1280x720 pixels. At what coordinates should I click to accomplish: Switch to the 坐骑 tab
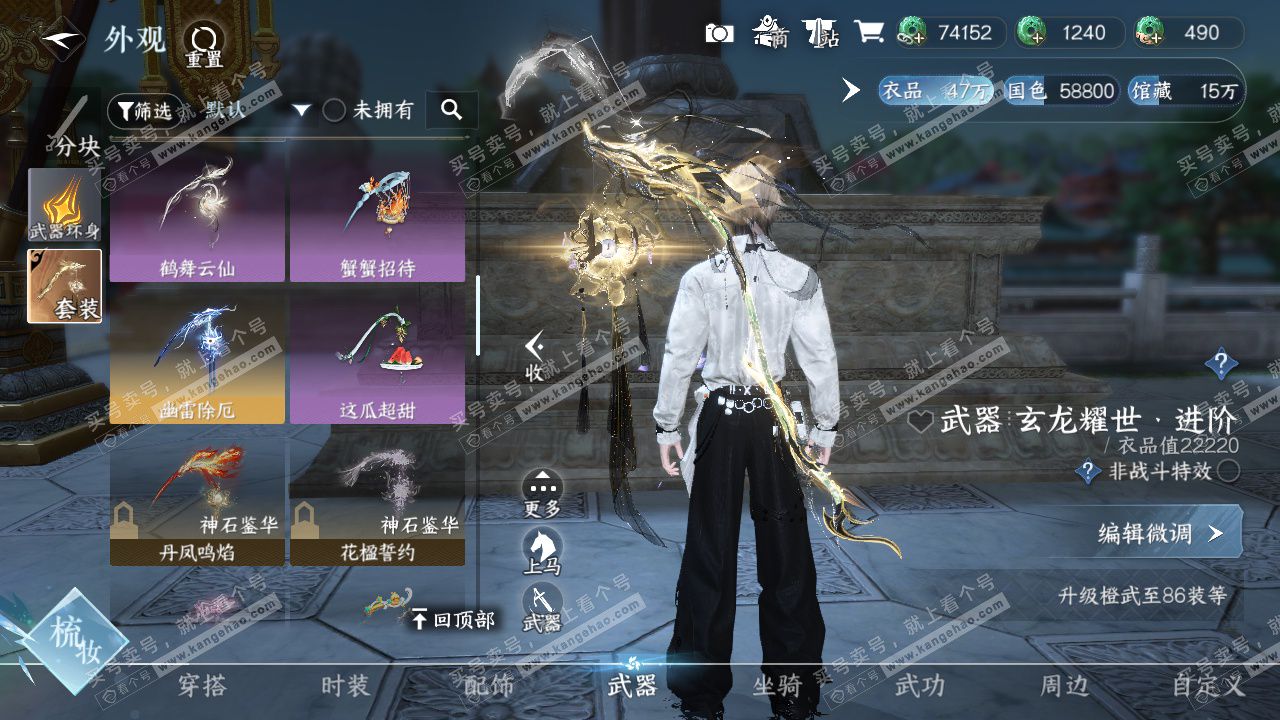(777, 686)
